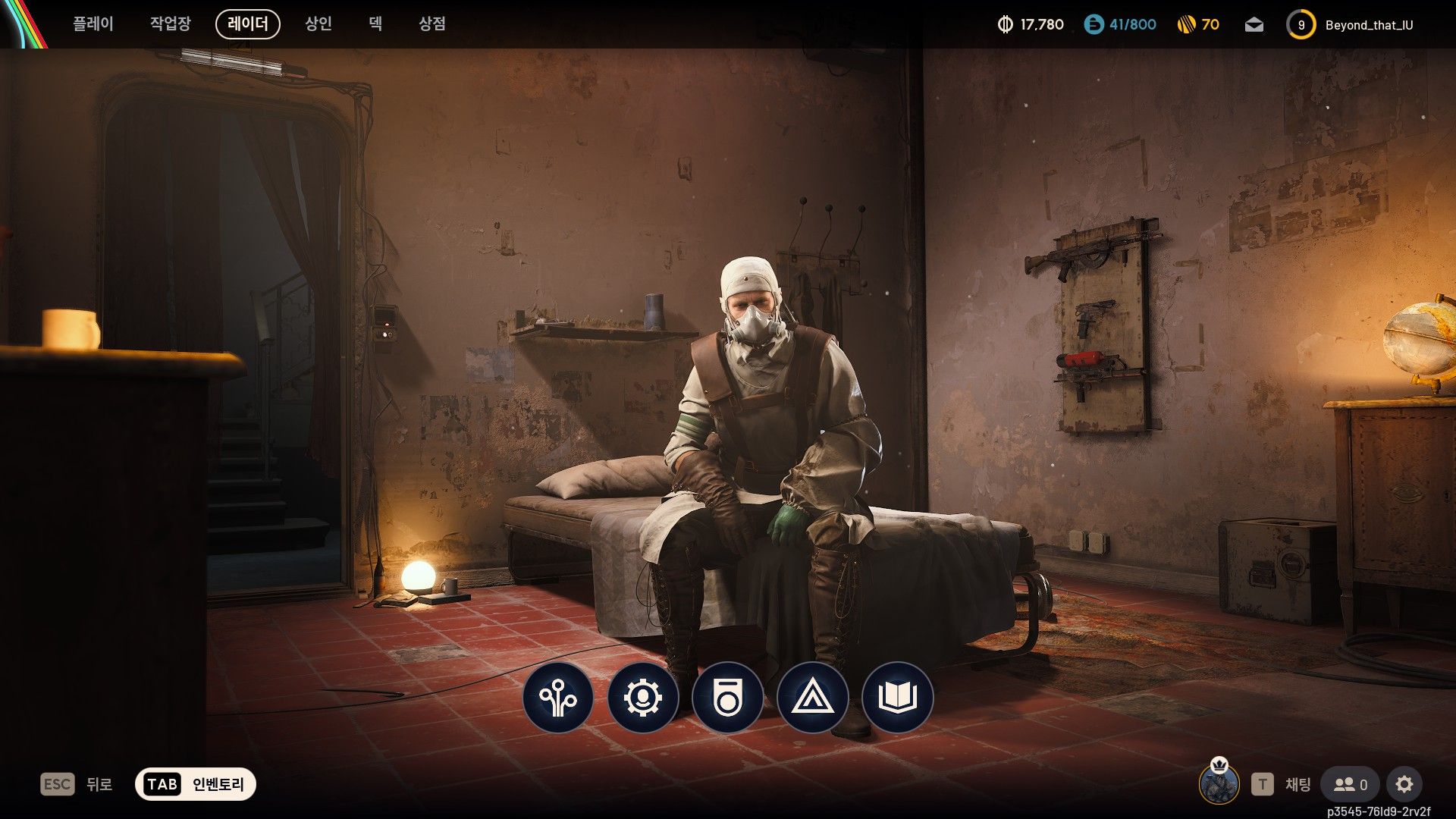Open the friends list button
1456x819 pixels.
tap(1350, 784)
